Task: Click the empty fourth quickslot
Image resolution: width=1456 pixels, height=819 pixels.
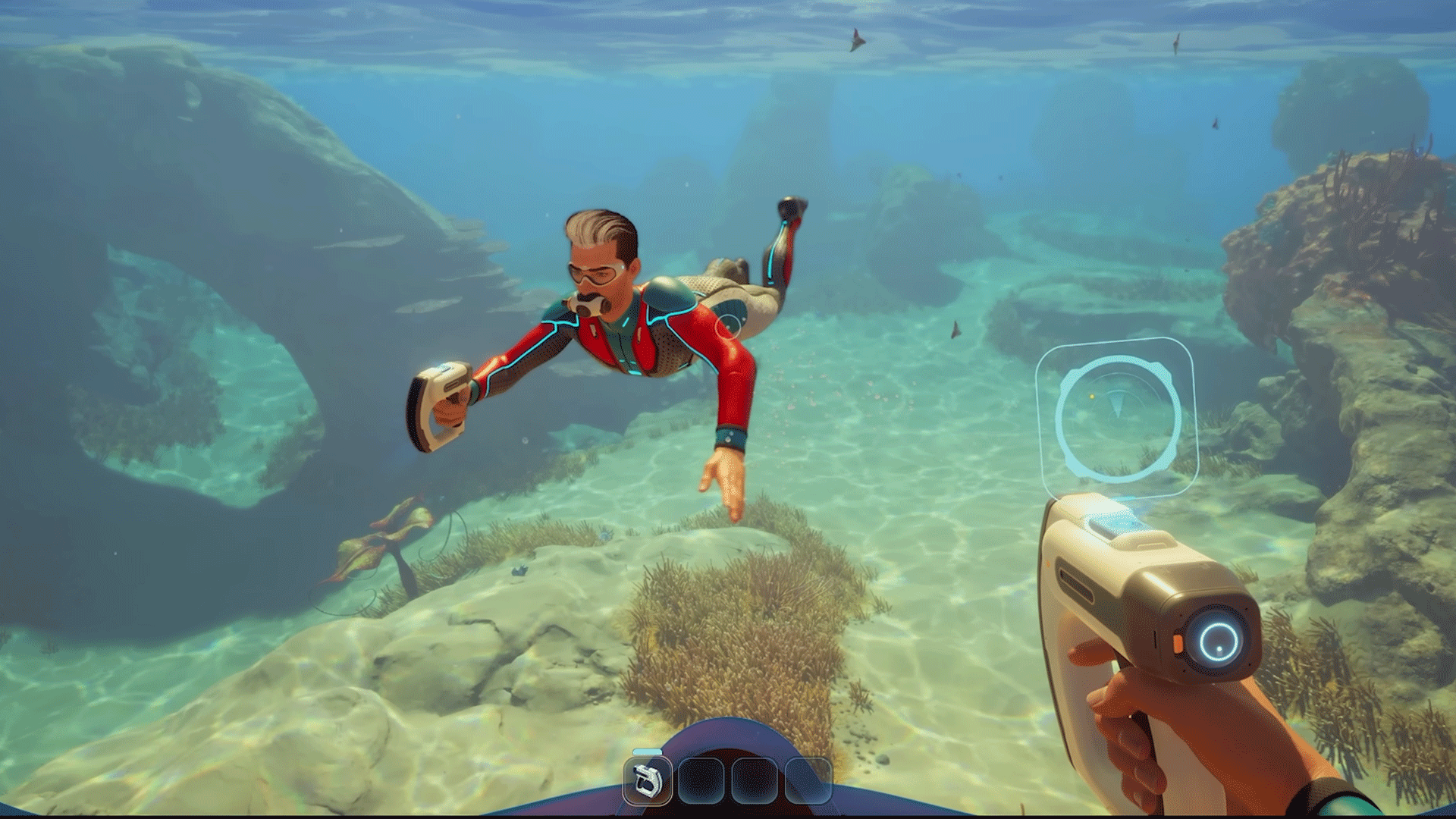Action: tap(808, 782)
